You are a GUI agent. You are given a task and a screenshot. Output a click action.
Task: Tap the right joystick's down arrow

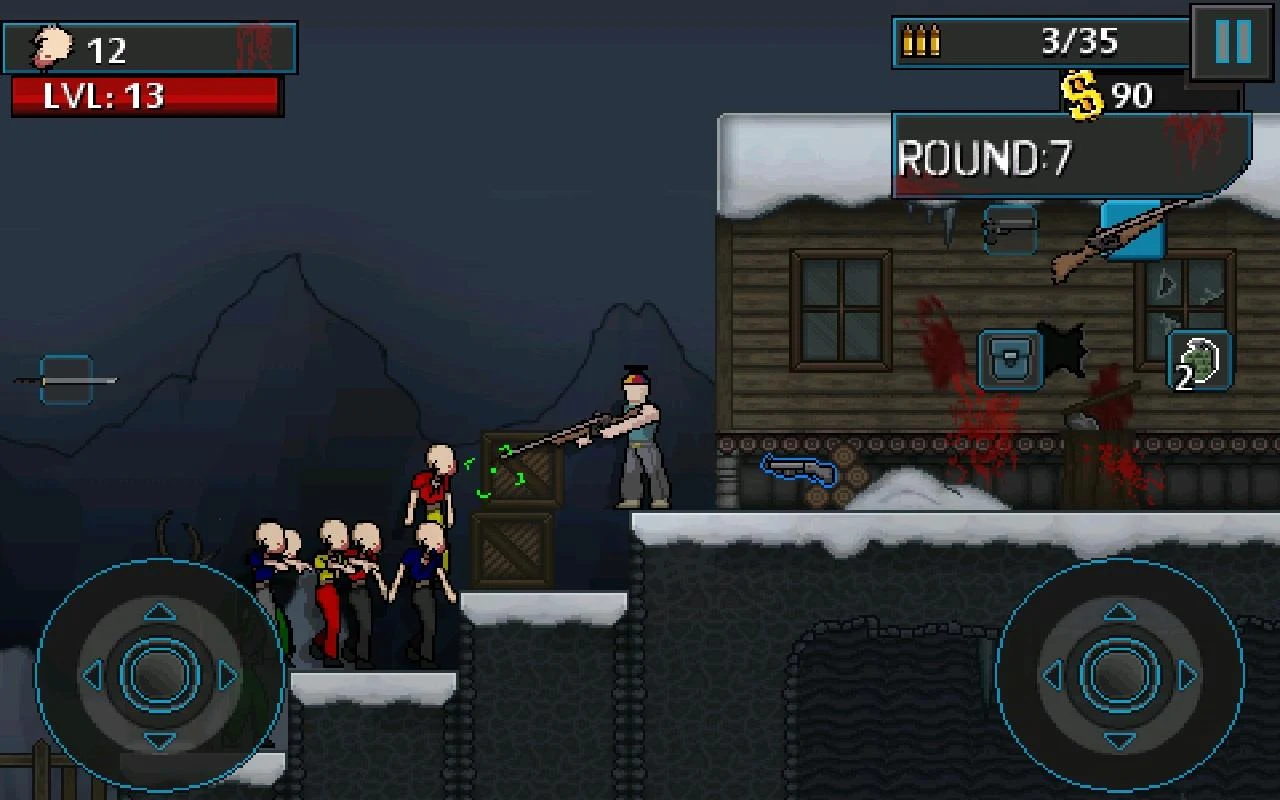1119,741
